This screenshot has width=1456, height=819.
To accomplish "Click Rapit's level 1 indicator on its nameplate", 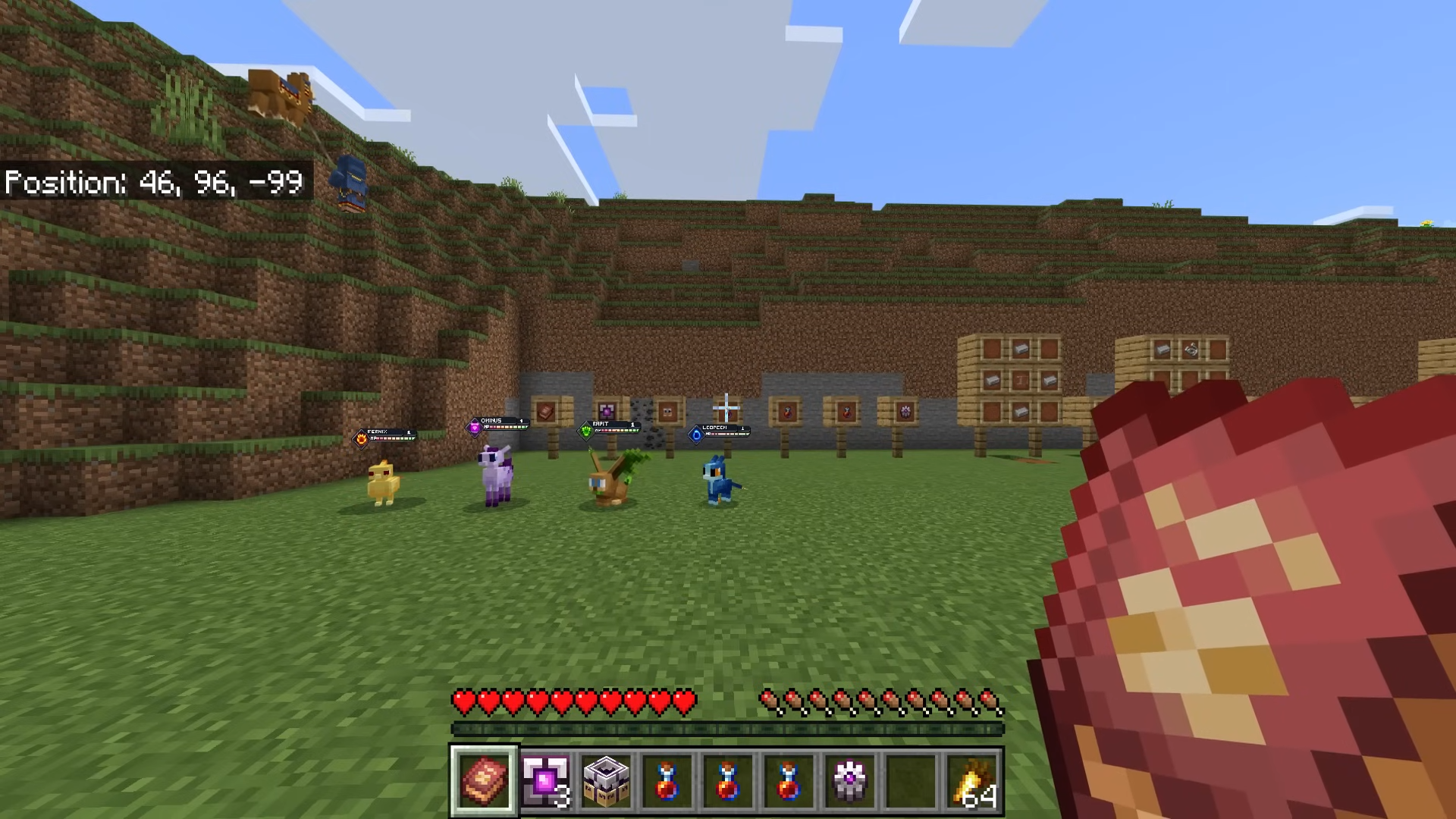I will (x=632, y=424).
